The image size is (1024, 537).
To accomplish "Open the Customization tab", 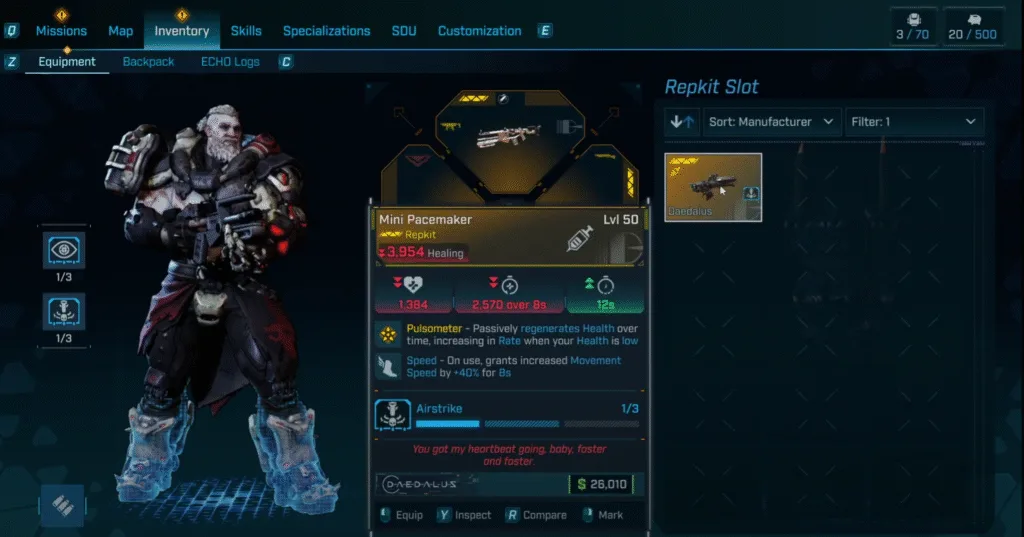I will (482, 31).
